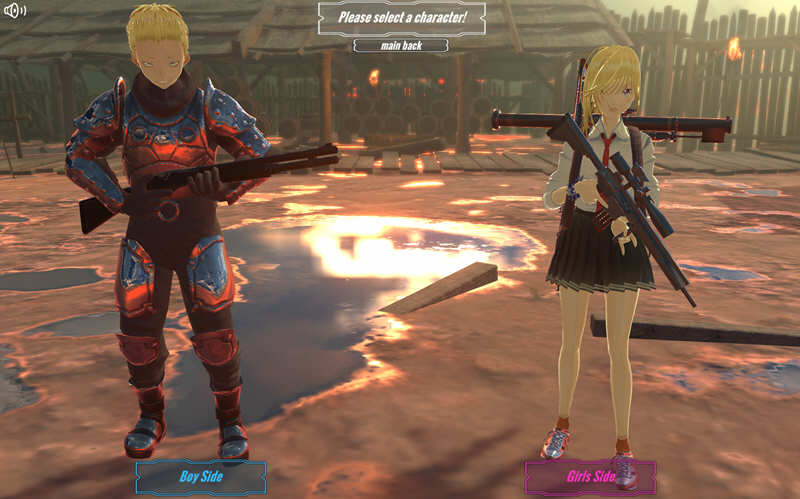Choose the Boy Side character
The height and width of the screenshot is (499, 800).
[x=201, y=477]
